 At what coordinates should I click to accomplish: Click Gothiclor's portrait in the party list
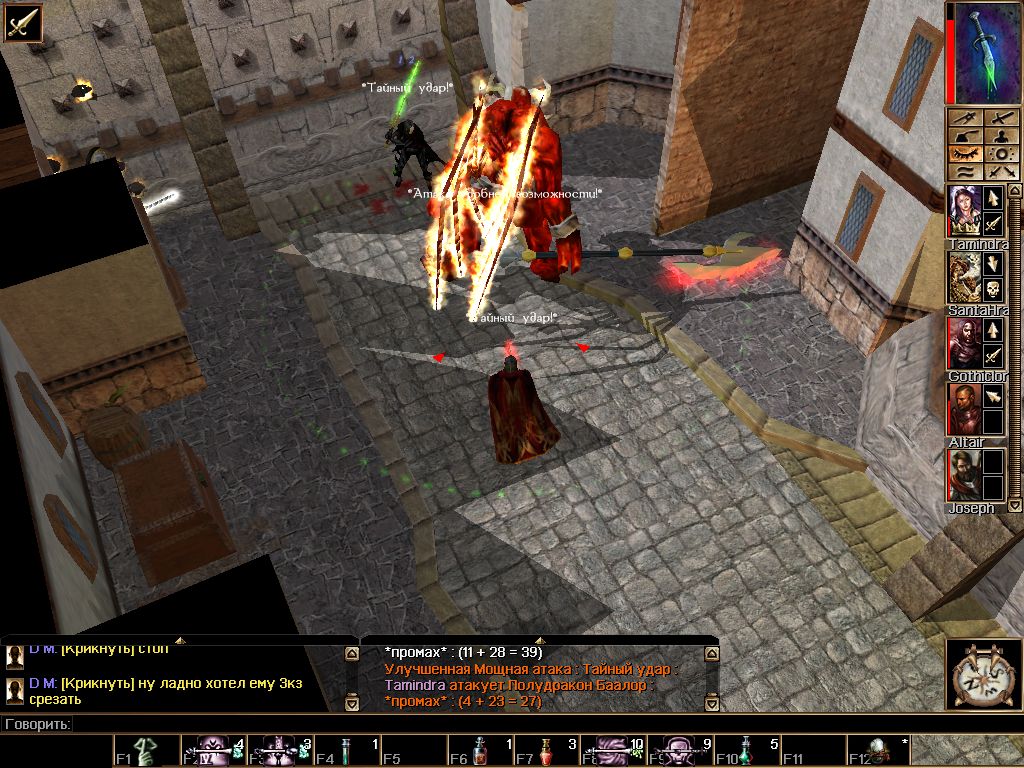(964, 343)
